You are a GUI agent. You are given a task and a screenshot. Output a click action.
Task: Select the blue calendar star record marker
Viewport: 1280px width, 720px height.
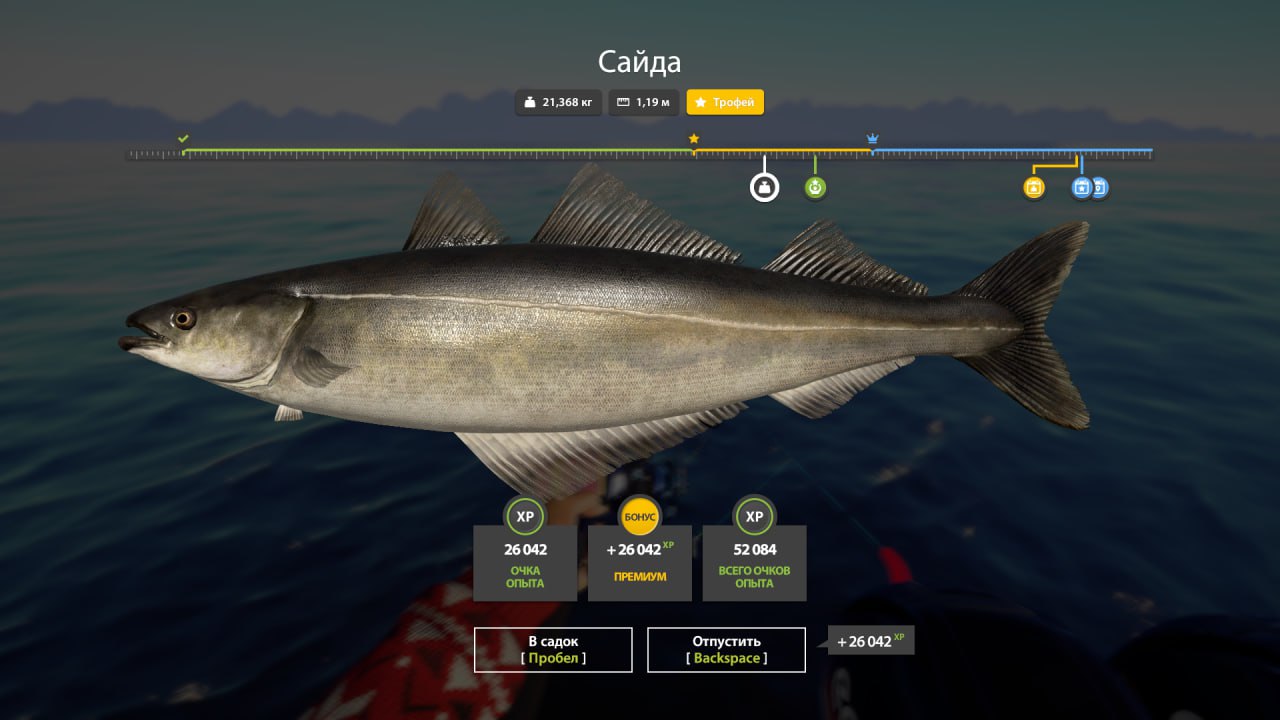[1081, 187]
